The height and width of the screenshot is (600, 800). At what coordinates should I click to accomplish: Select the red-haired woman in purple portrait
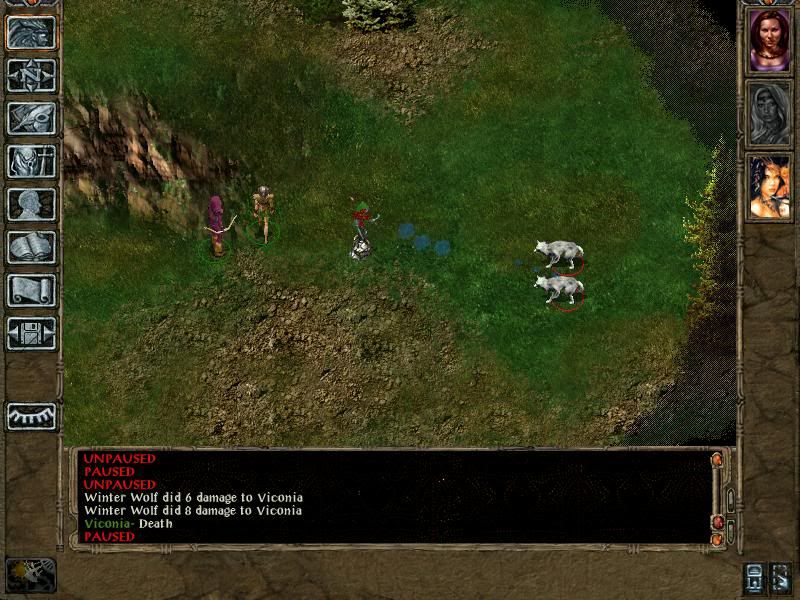click(x=769, y=40)
